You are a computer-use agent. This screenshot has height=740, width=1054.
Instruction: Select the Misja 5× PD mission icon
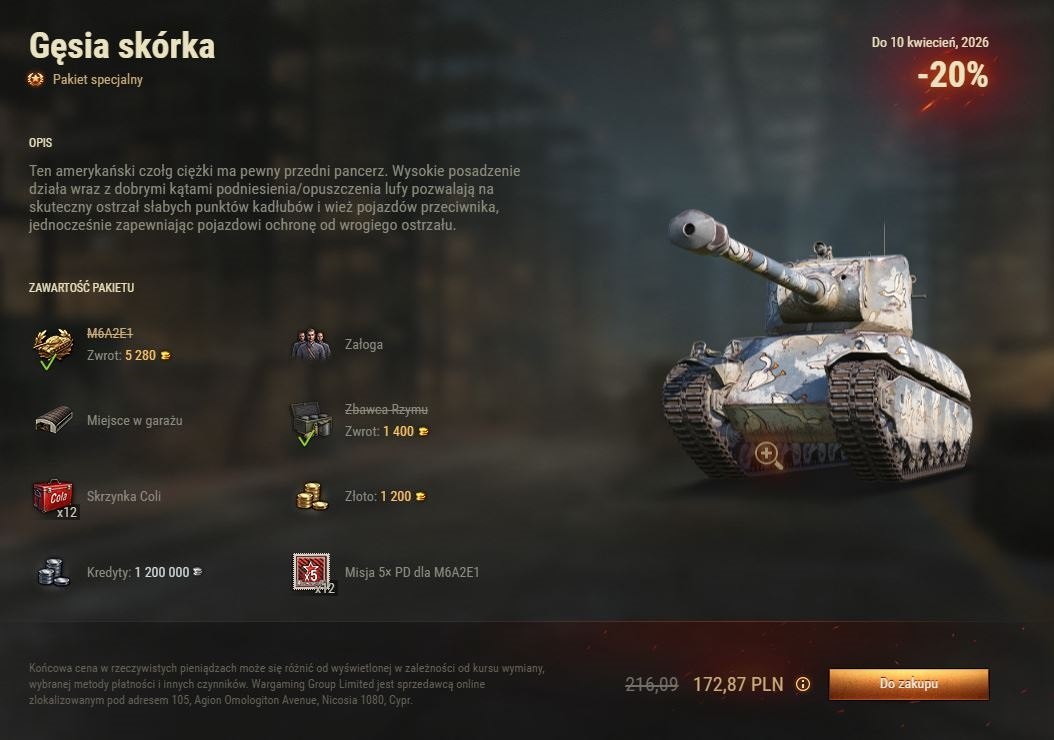(x=311, y=572)
